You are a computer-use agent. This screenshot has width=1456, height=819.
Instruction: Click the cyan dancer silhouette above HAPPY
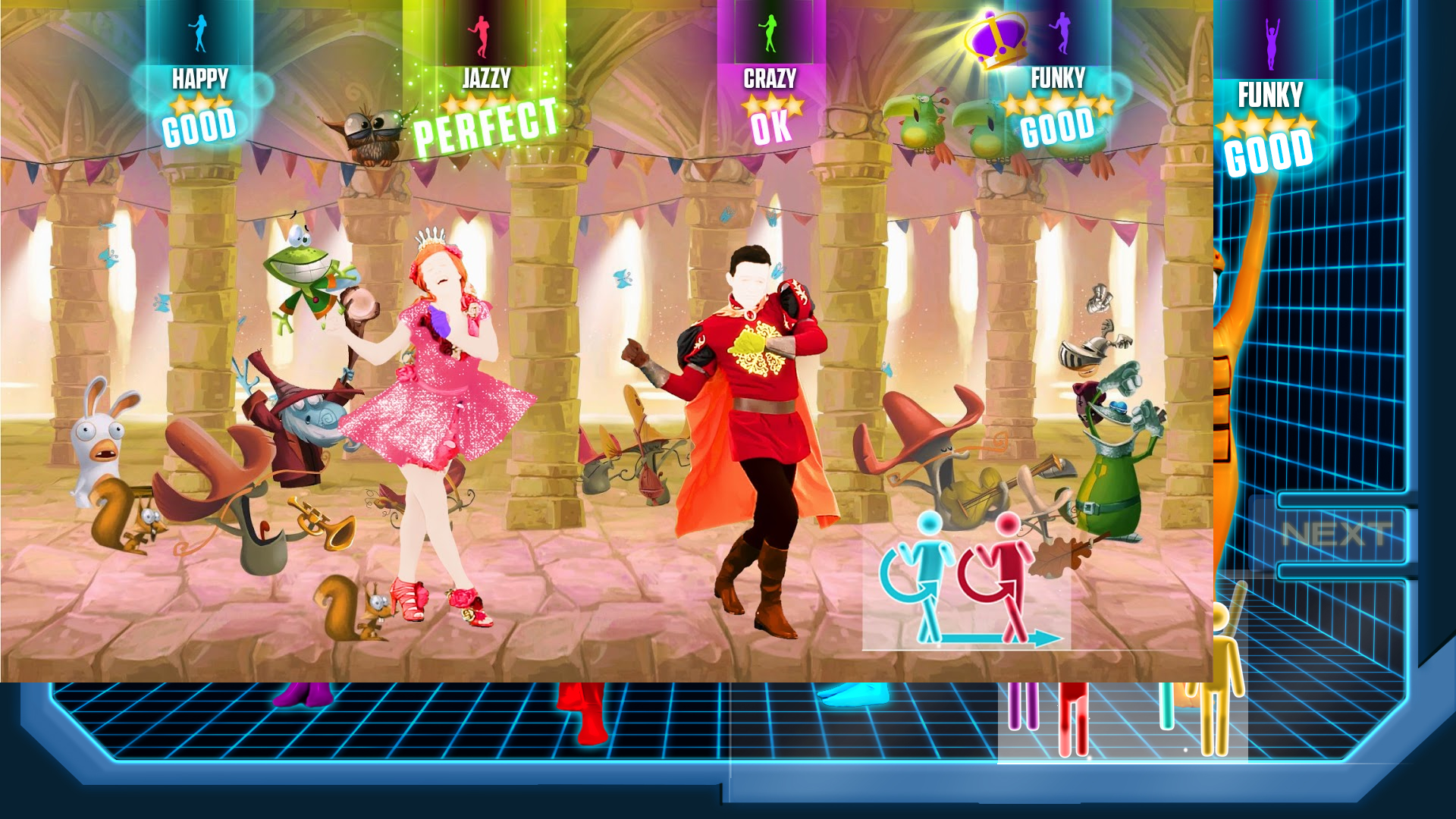(x=199, y=34)
